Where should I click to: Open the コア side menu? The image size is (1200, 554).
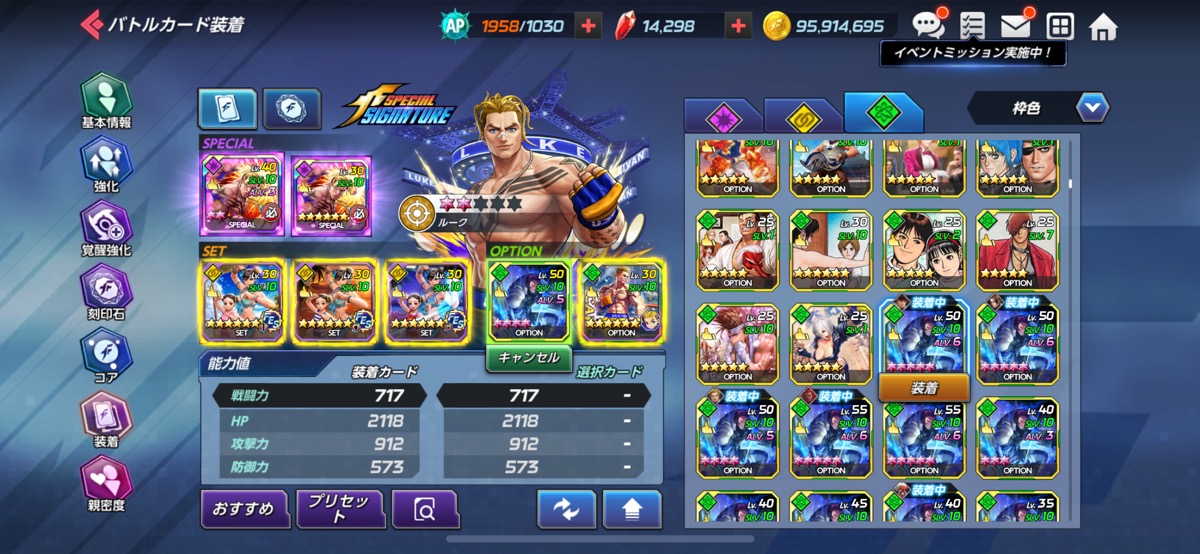(106, 356)
